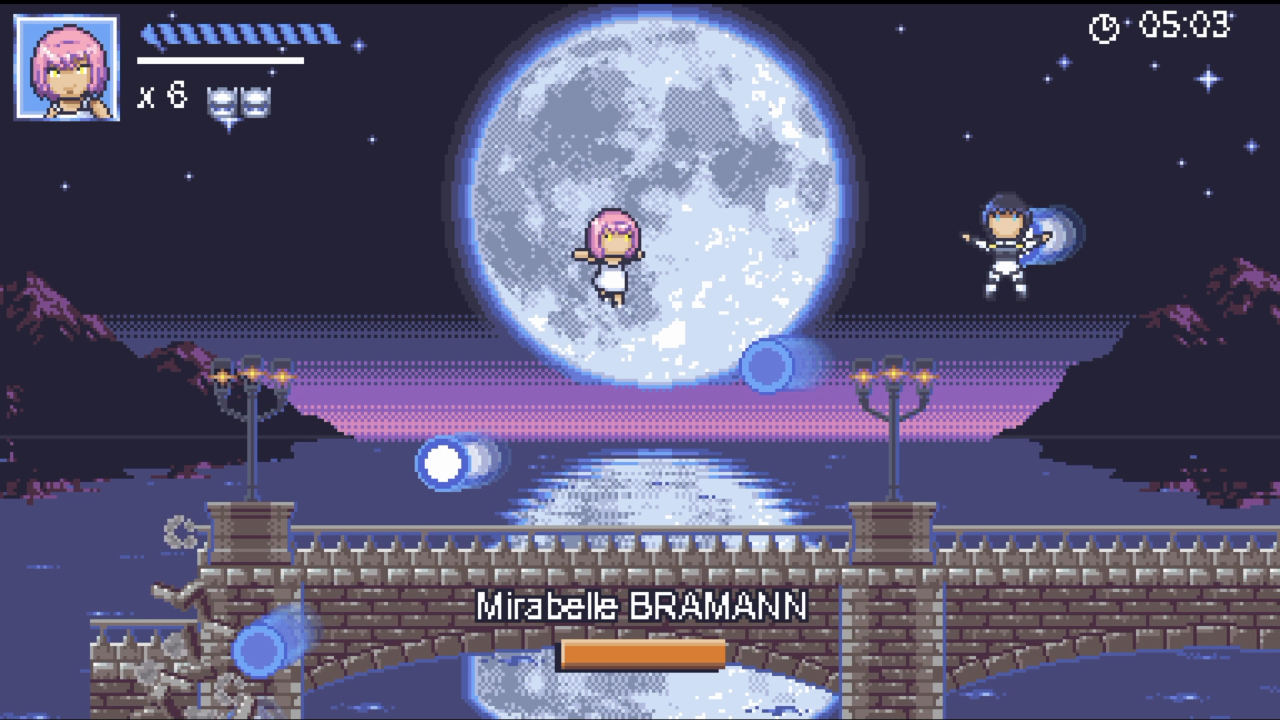Expand the boss info panel under Mirabelle BRAMANN

tap(643, 655)
